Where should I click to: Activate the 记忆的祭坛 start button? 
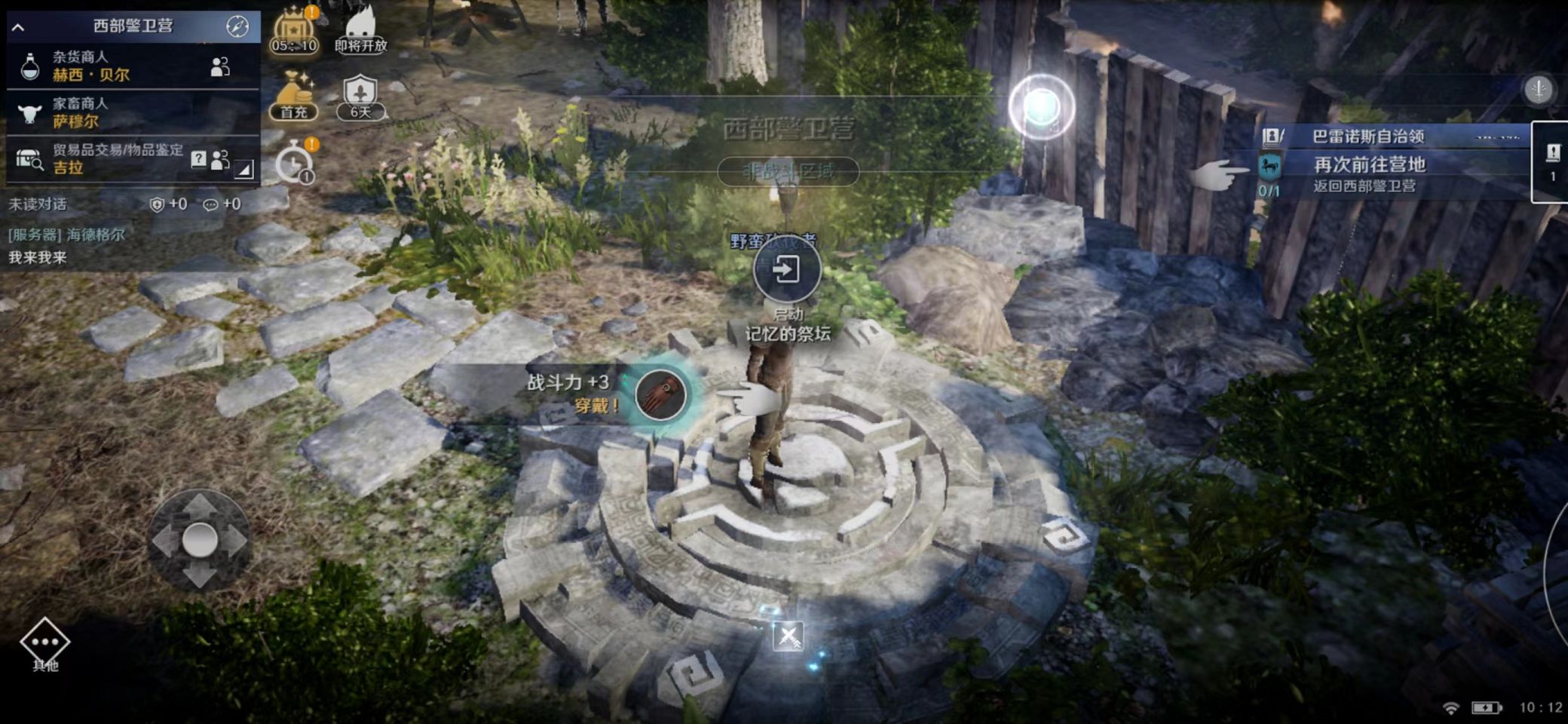click(x=787, y=269)
